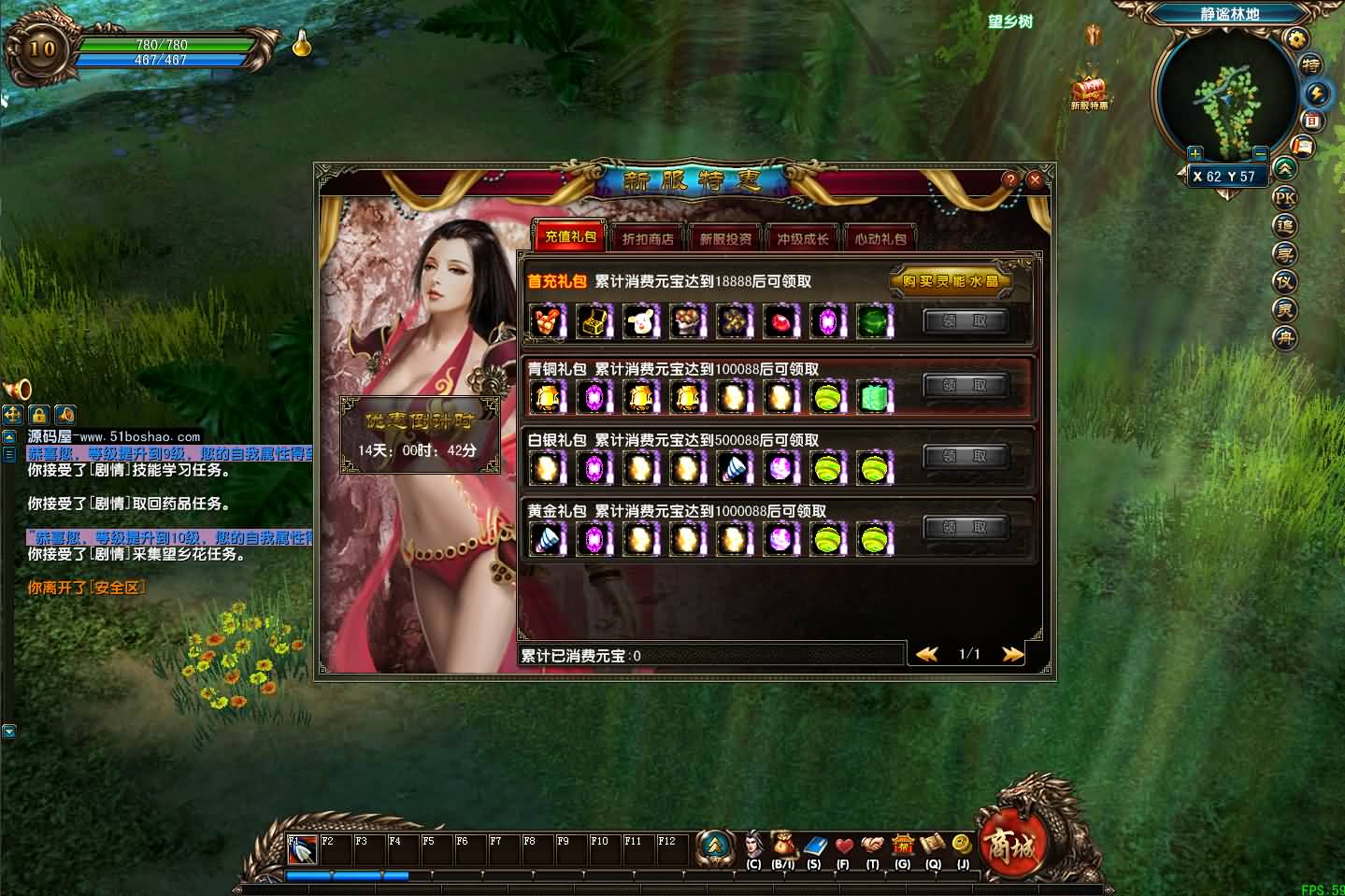This screenshot has height=896, width=1345.
Task: Claim the 首充礼包 with 领取 button
Action: coord(966,321)
